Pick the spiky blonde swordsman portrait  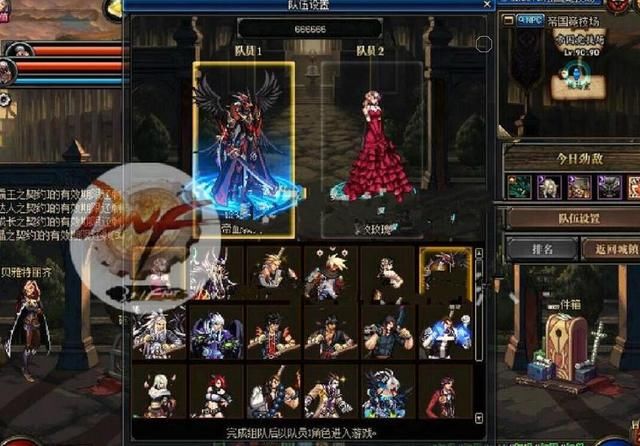tap(273, 274)
